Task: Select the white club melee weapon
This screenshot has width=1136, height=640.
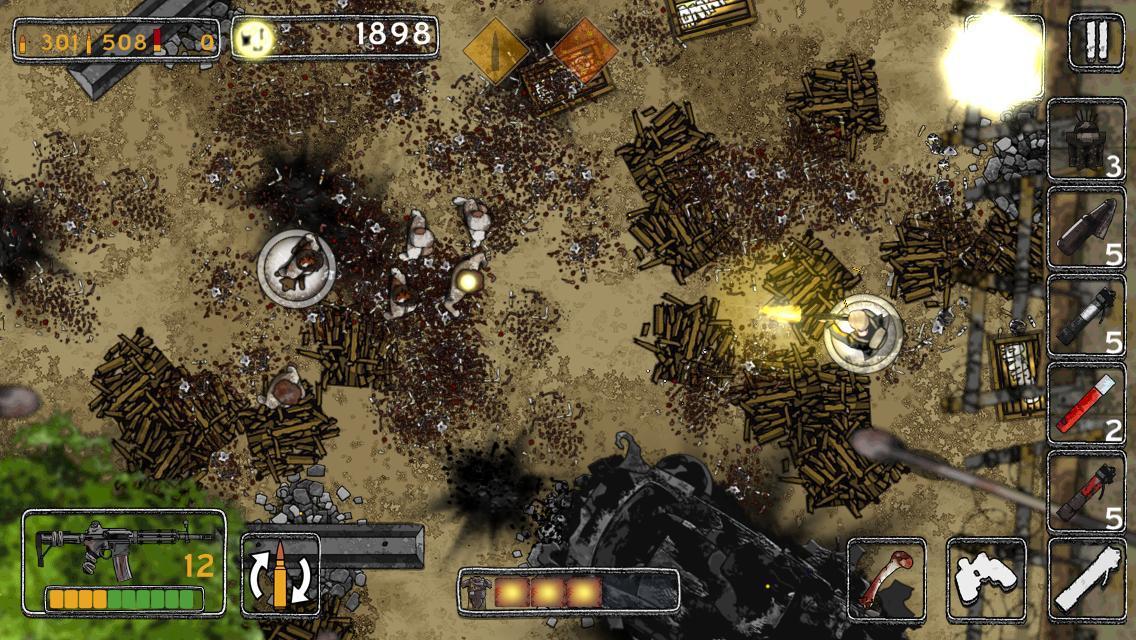Action: tap(1086, 578)
